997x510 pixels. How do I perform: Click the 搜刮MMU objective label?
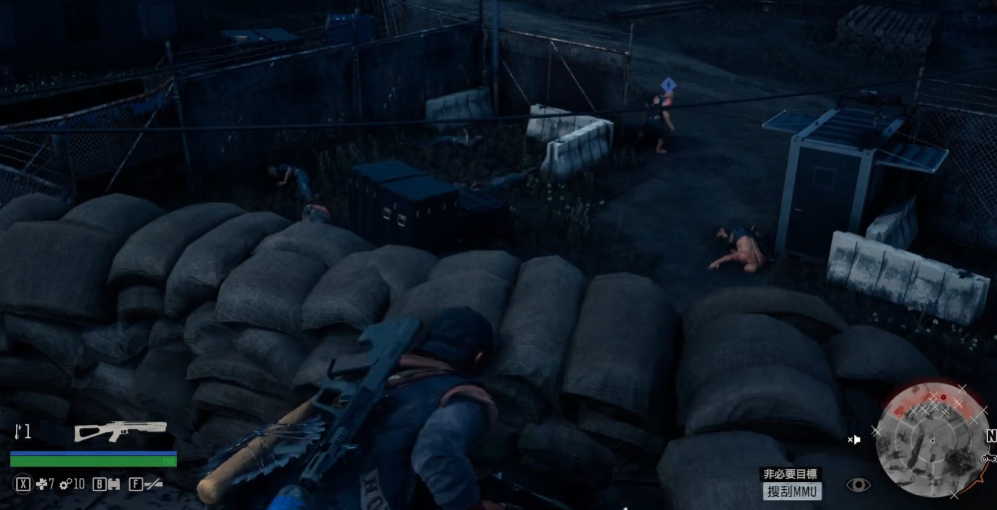click(x=792, y=491)
